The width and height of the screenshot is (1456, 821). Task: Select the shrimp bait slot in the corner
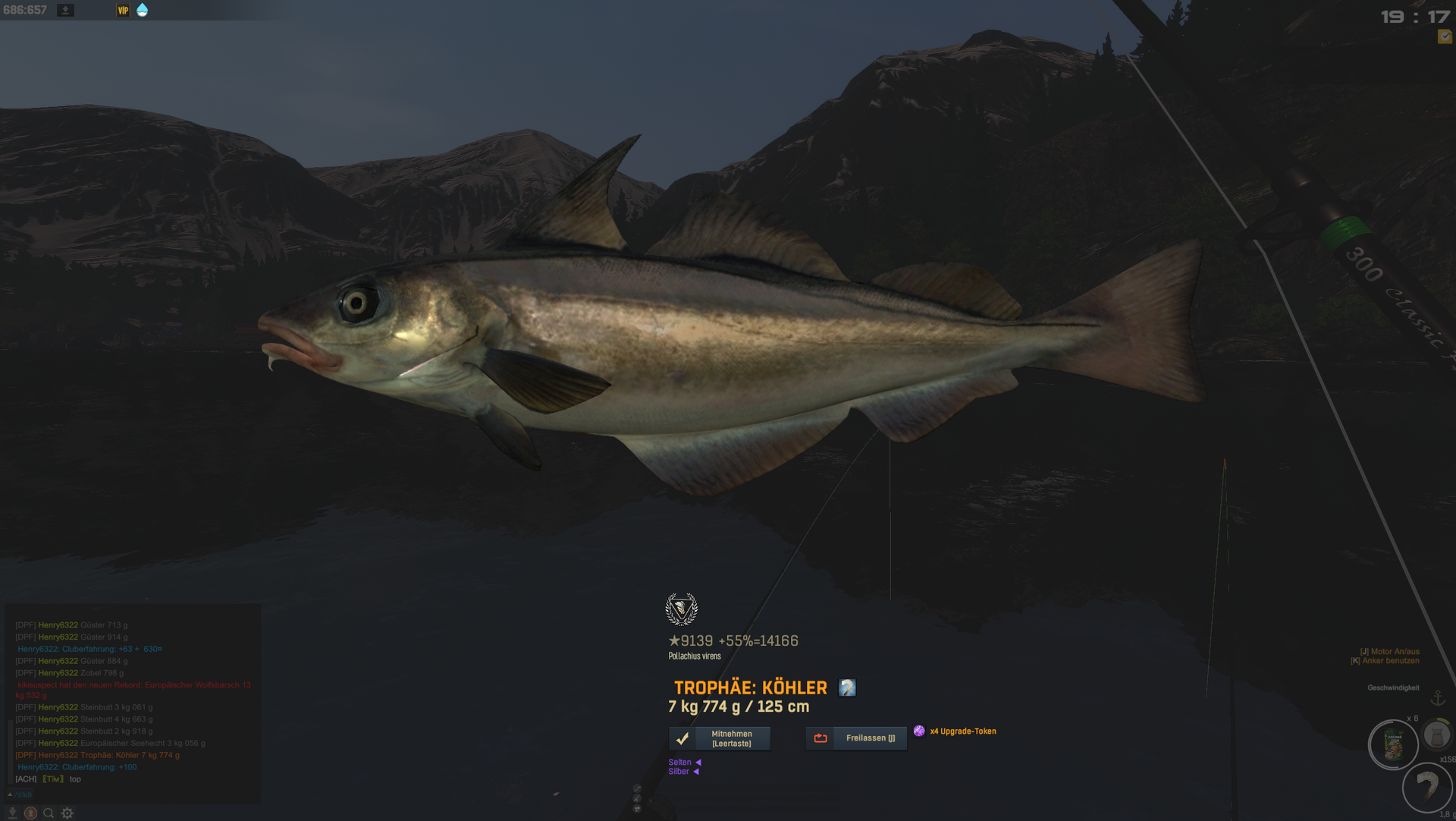pos(1427,788)
